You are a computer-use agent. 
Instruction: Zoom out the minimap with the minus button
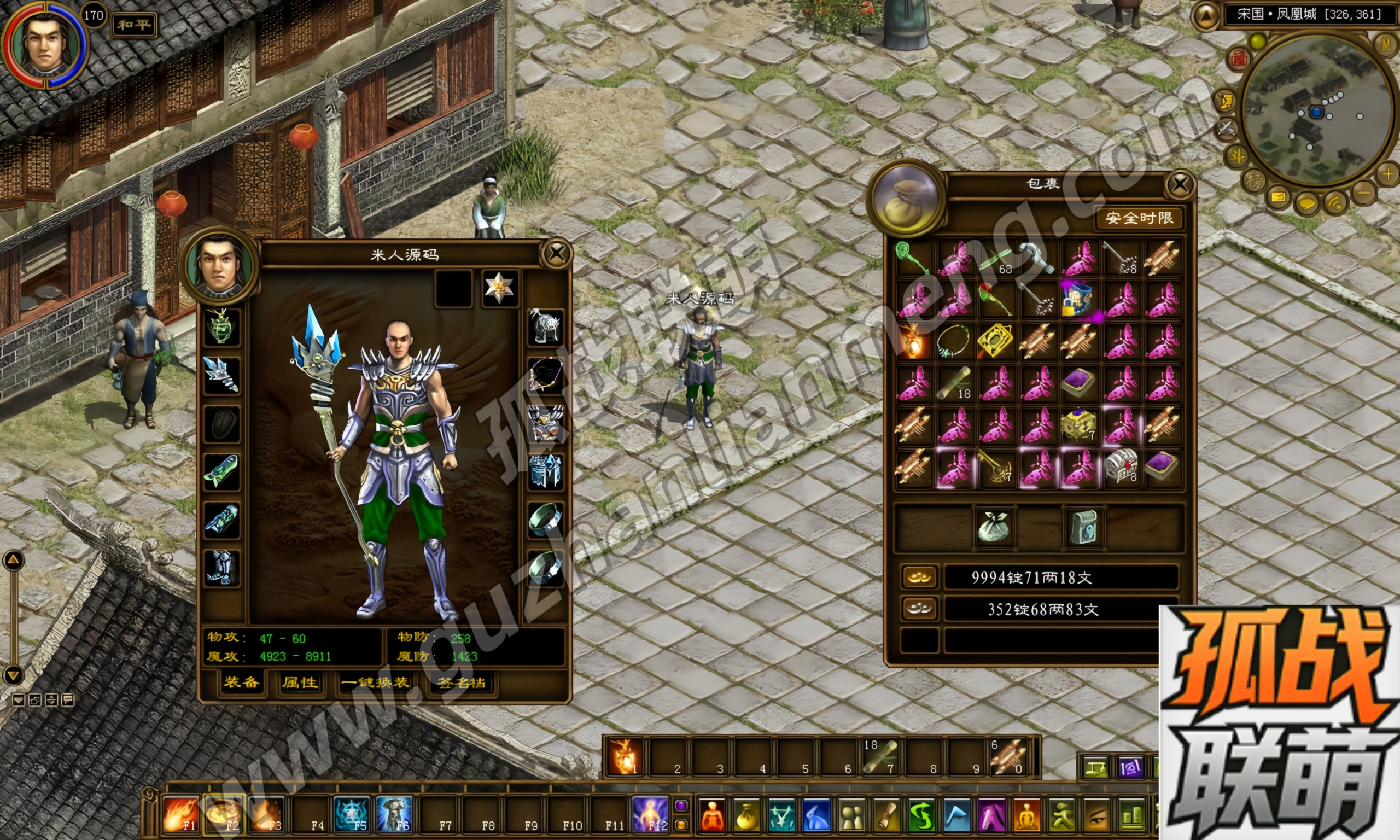point(1364,193)
